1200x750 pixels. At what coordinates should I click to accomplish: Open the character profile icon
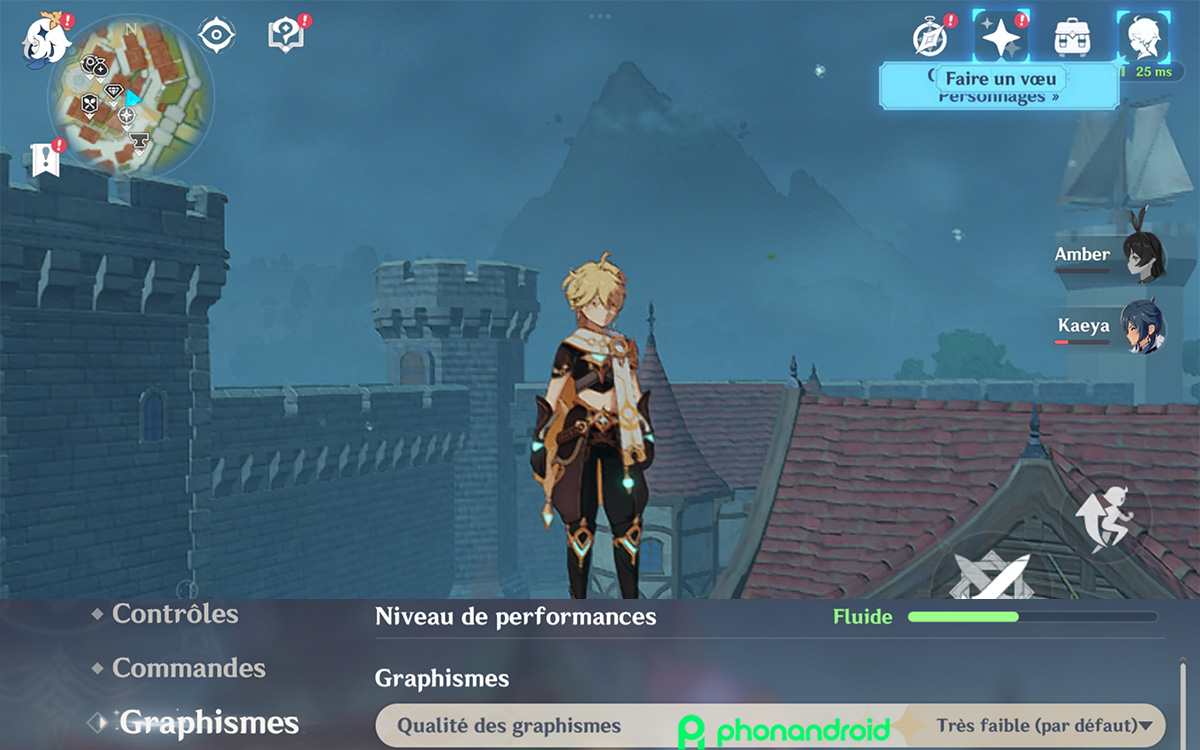[1143, 38]
